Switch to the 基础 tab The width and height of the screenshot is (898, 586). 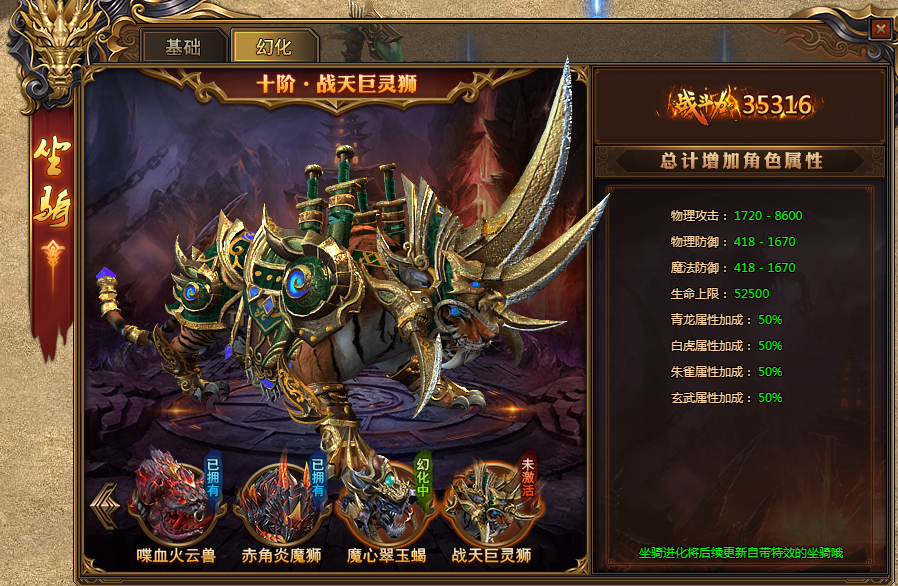182,48
